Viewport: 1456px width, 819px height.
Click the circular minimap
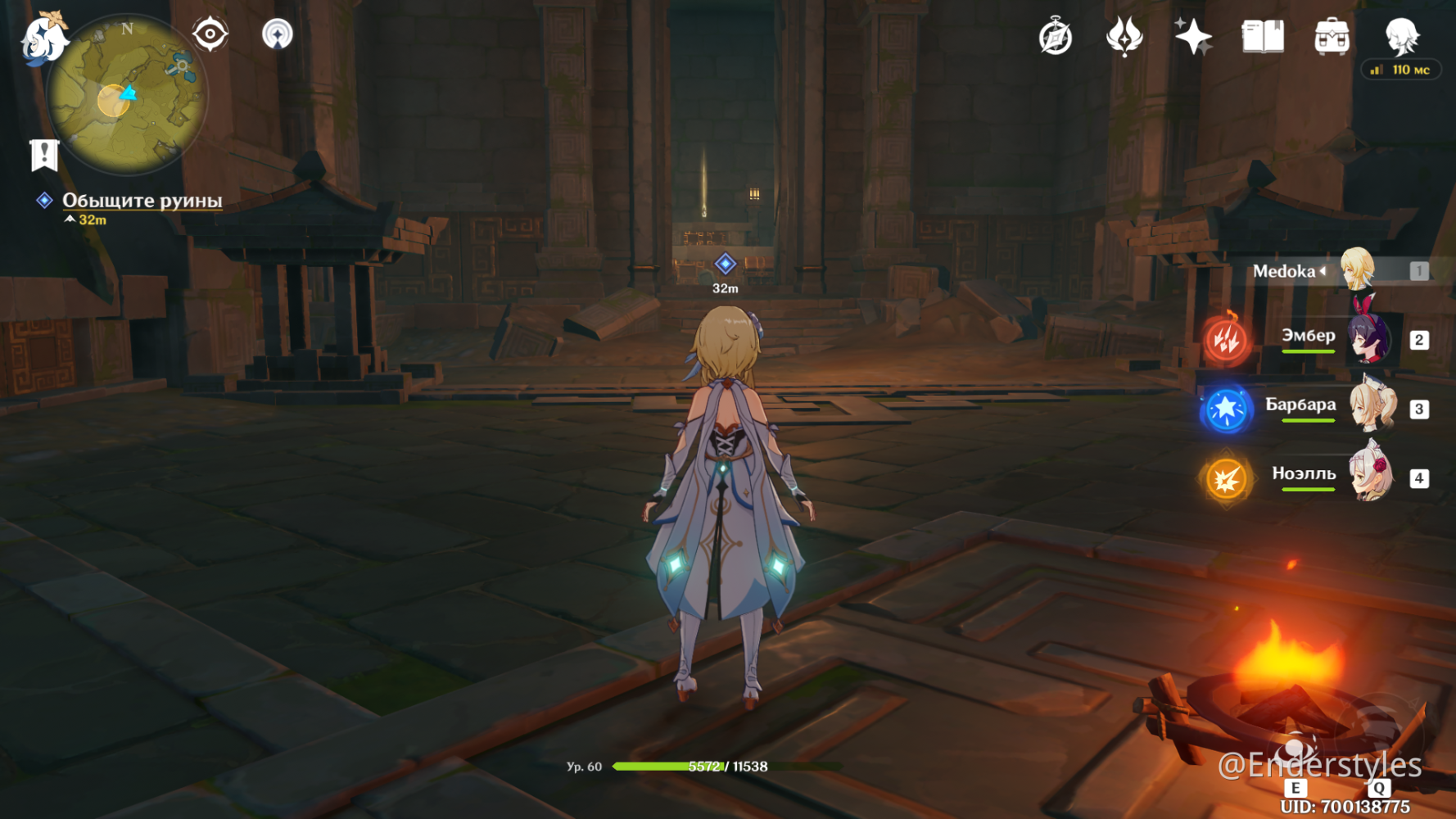127,95
